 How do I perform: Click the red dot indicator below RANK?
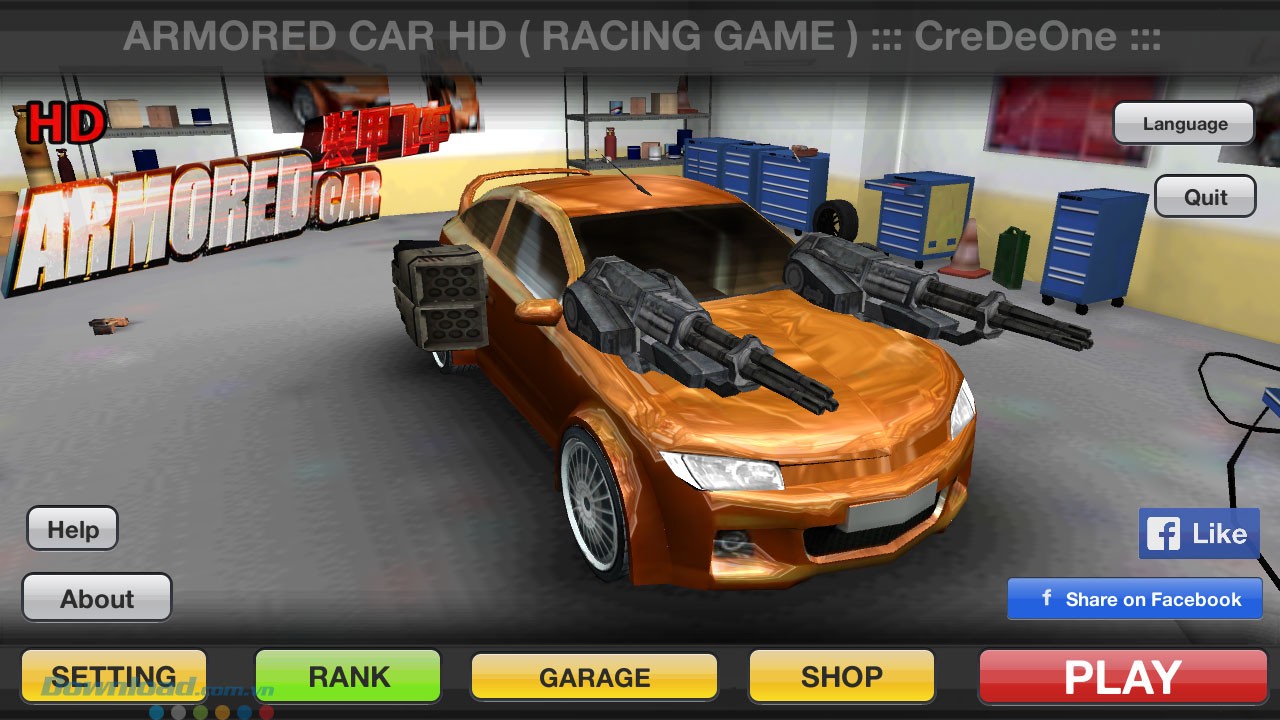pos(266,711)
